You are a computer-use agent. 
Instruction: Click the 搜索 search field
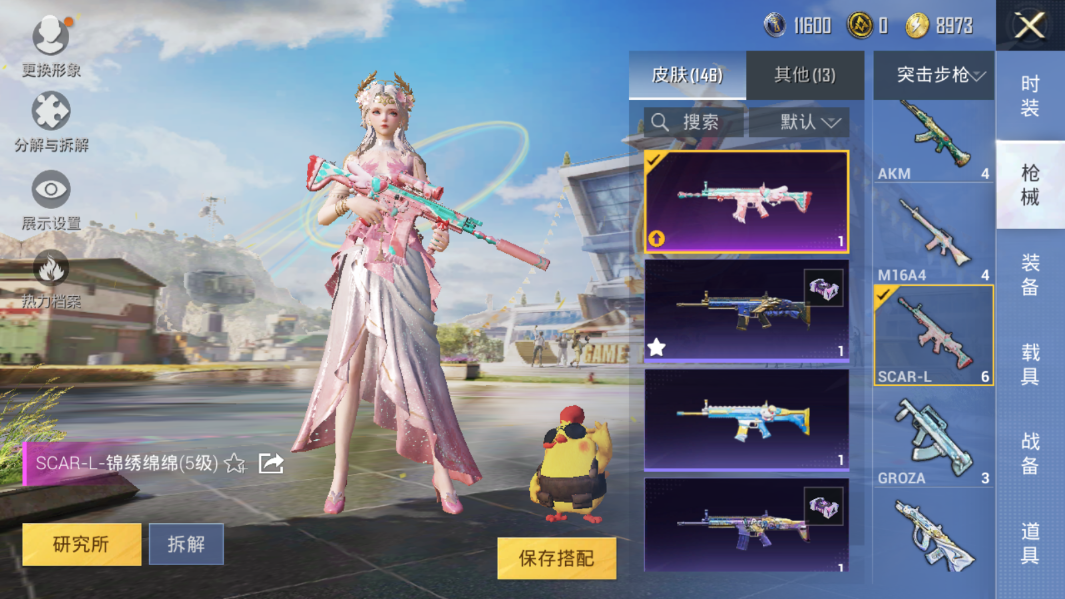pyautogui.click(x=694, y=122)
